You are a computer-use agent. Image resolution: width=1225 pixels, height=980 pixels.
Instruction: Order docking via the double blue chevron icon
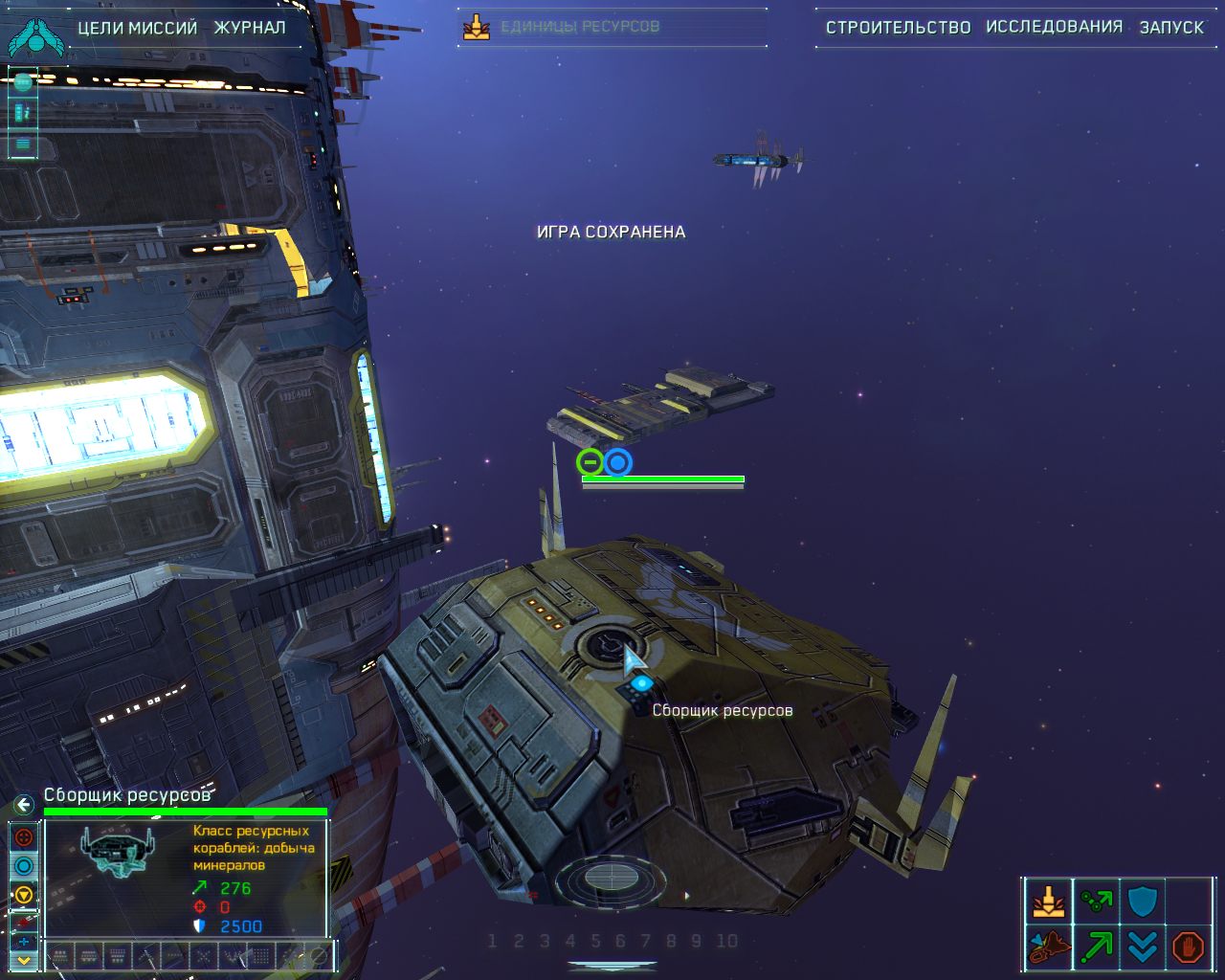coord(1141,946)
